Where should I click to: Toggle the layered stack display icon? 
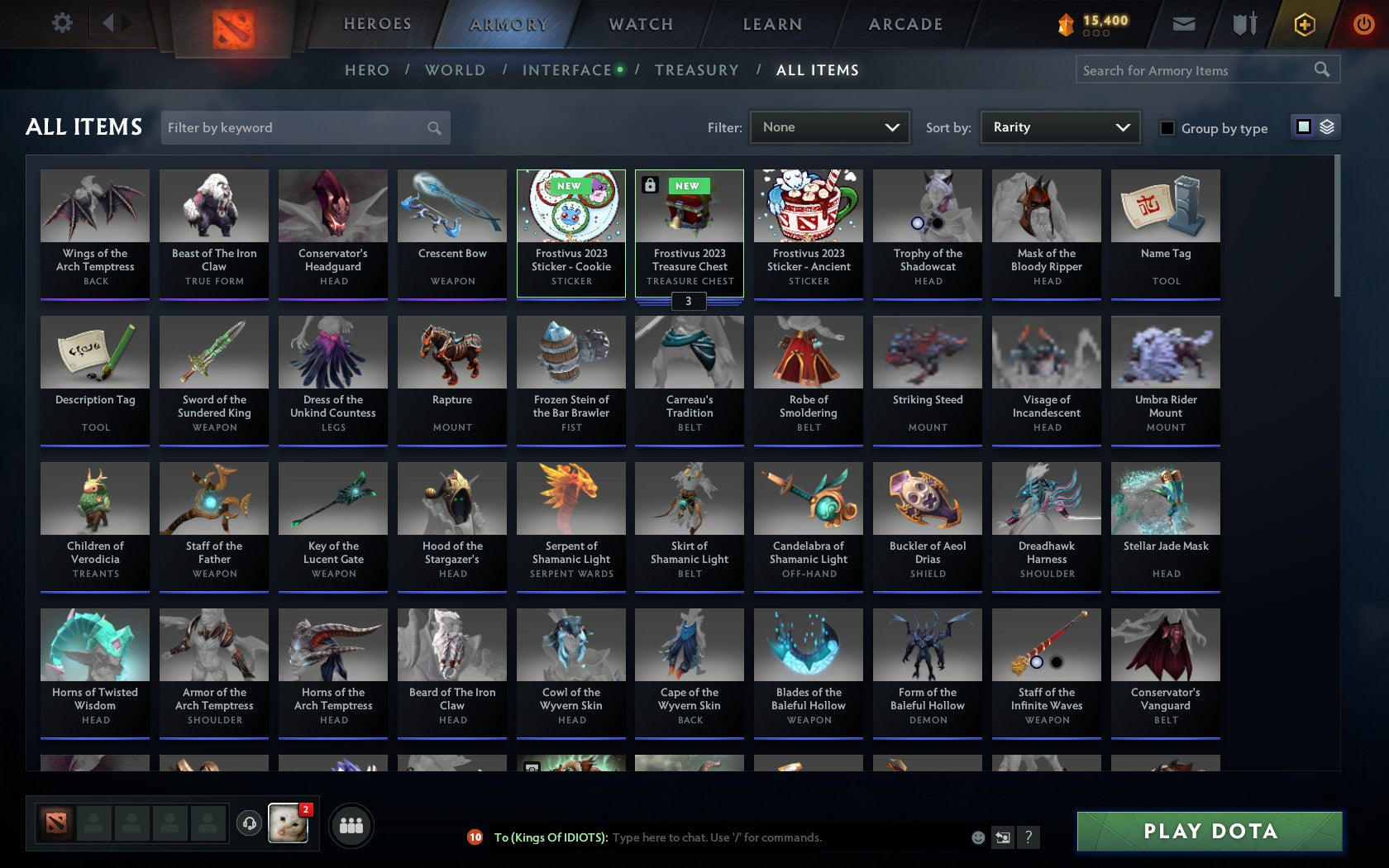click(x=1325, y=126)
